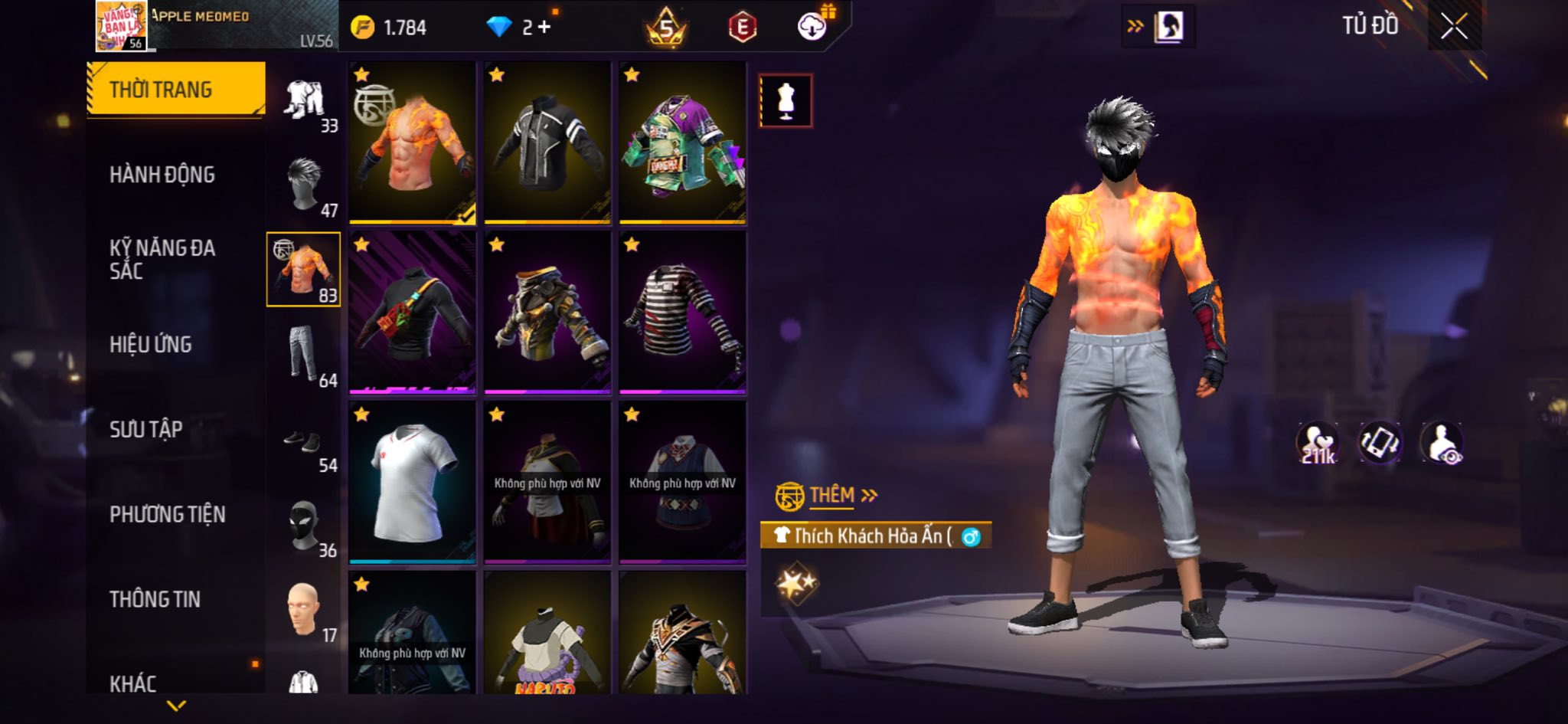Click the mannequin outfit preset icon
This screenshot has height=724, width=1568.
[786, 101]
